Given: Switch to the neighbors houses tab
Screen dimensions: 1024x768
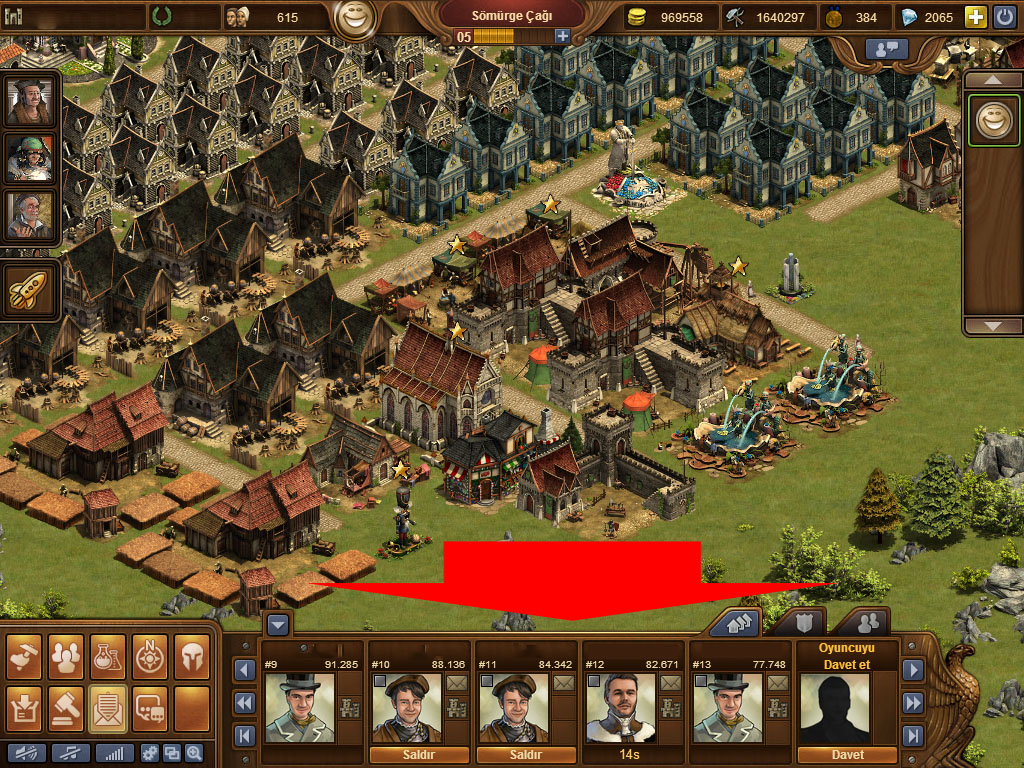Looking at the screenshot, I should [735, 623].
